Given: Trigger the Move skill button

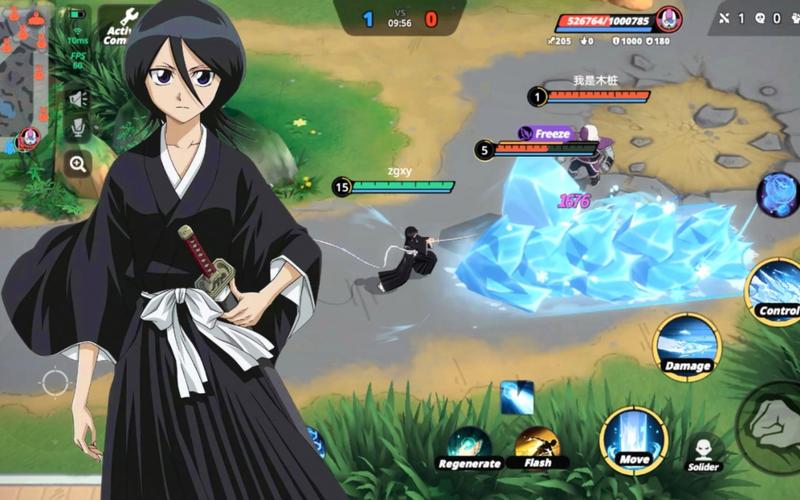Looking at the screenshot, I should coord(633,440).
